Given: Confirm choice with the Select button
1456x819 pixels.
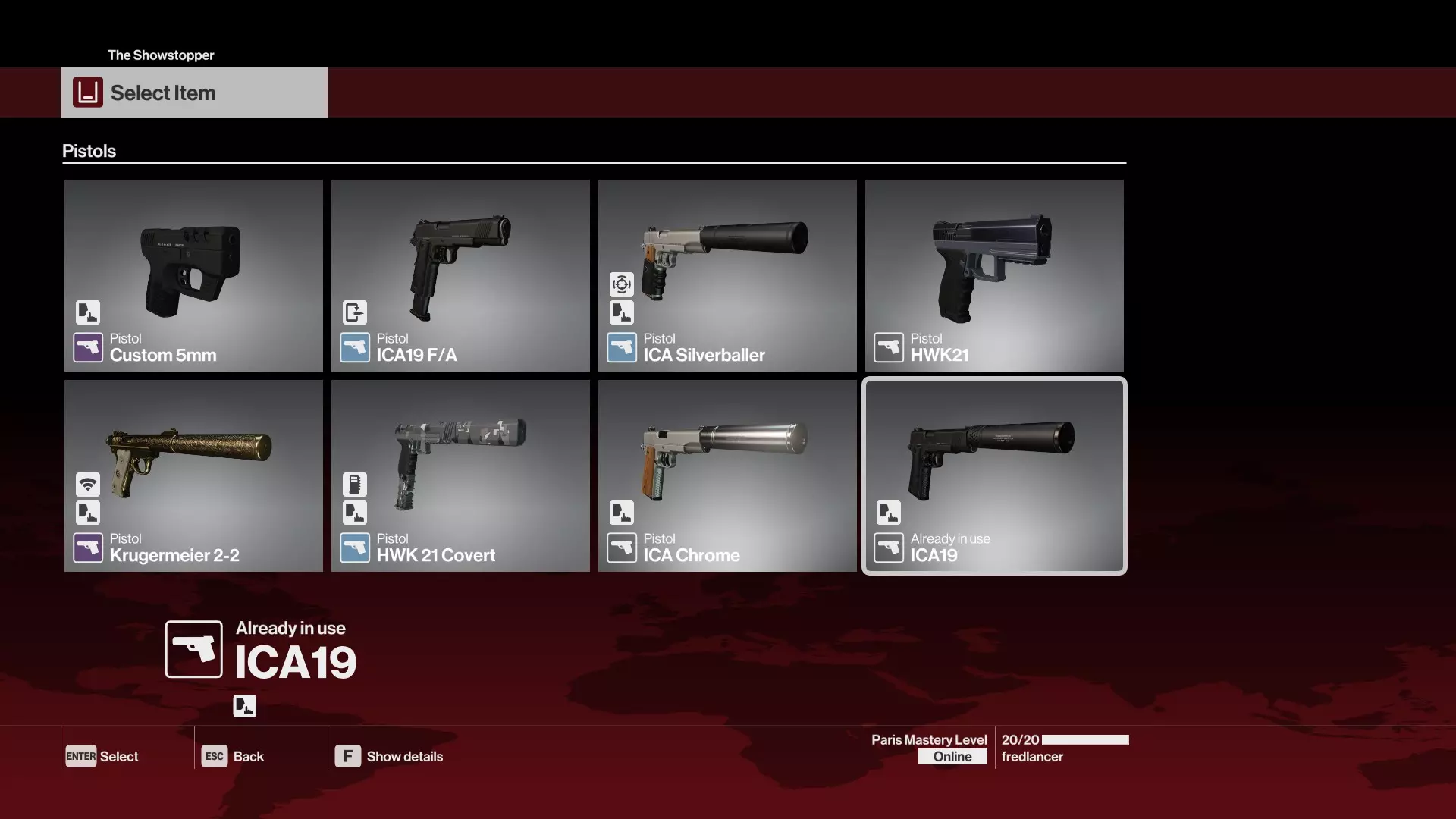Looking at the screenshot, I should [102, 756].
